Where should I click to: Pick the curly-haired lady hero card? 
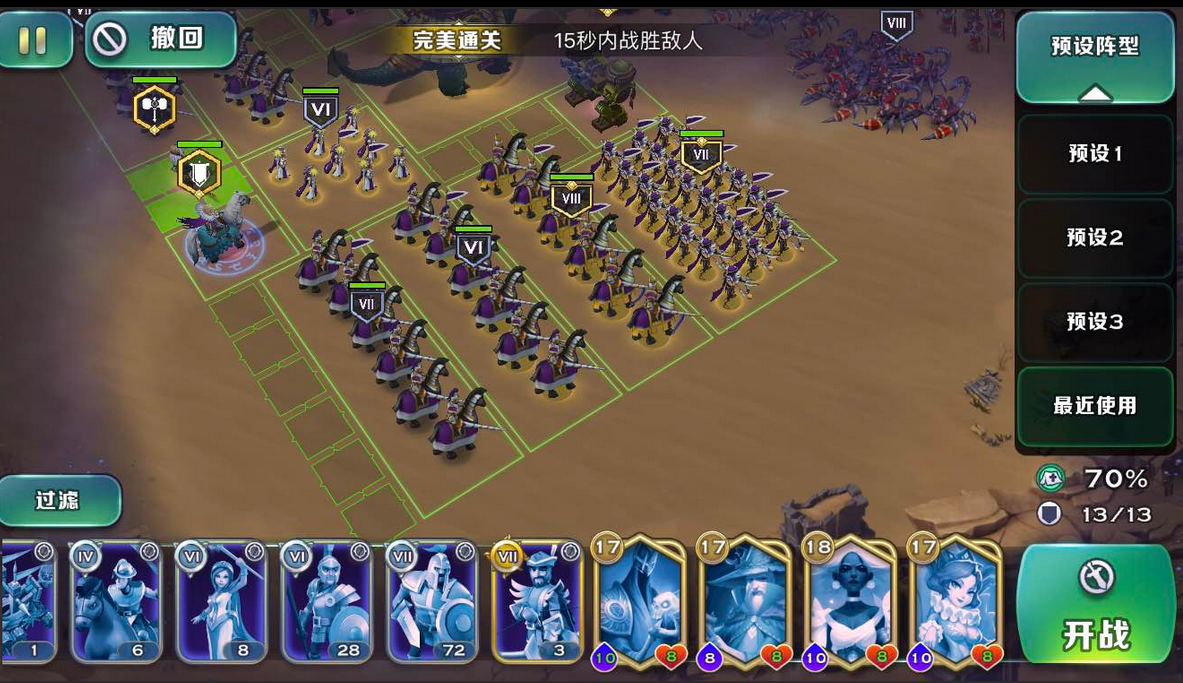(x=954, y=600)
